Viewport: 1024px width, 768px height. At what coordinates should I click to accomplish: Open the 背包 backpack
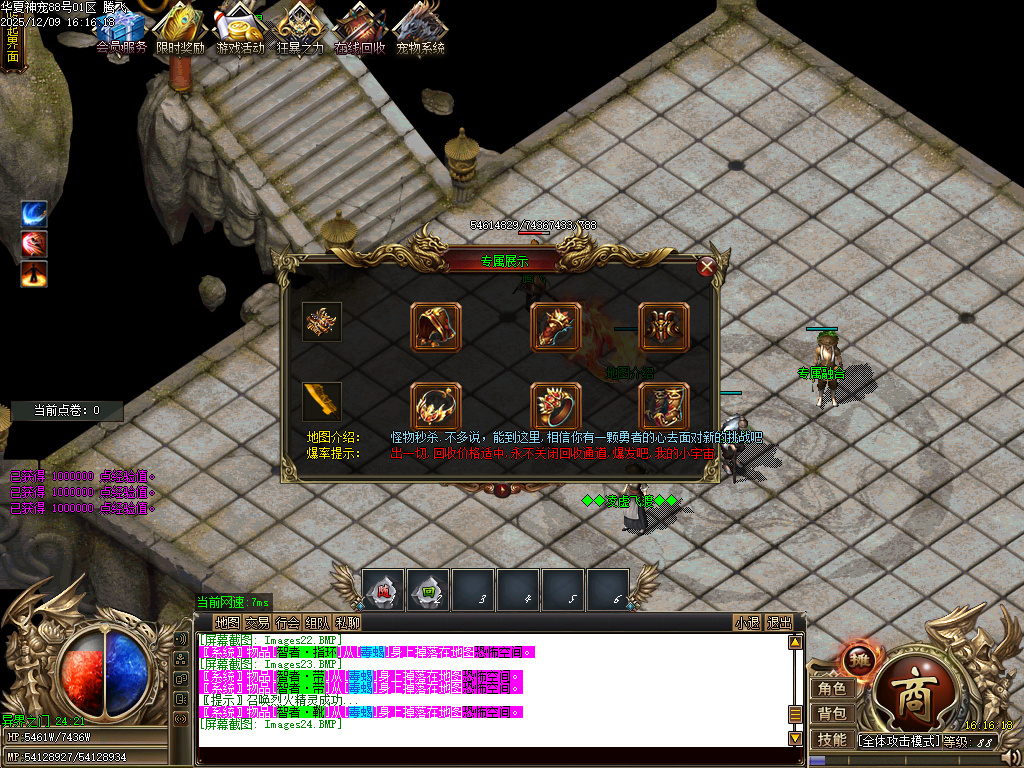(x=832, y=713)
